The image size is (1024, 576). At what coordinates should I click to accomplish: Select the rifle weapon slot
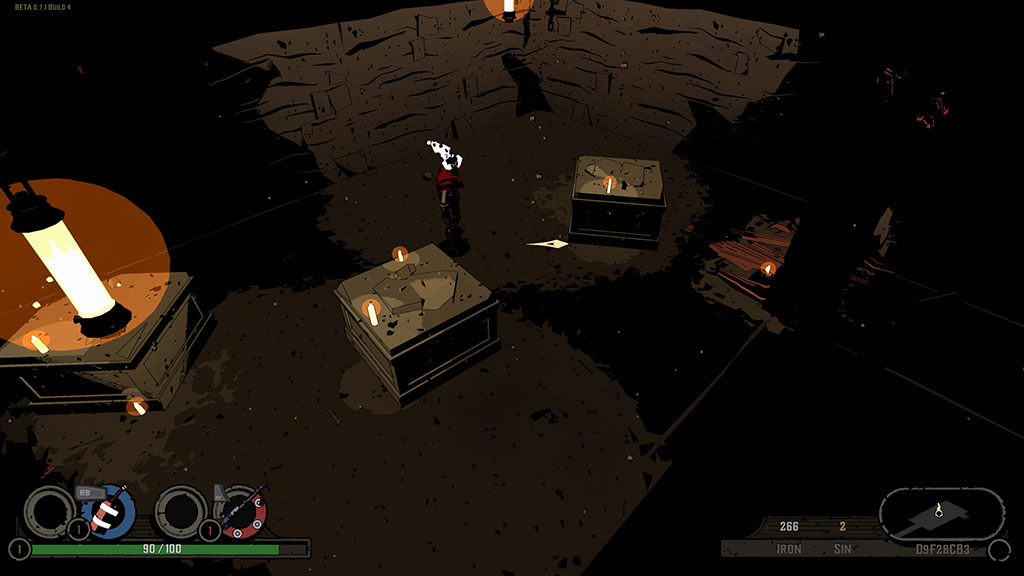coord(241,511)
